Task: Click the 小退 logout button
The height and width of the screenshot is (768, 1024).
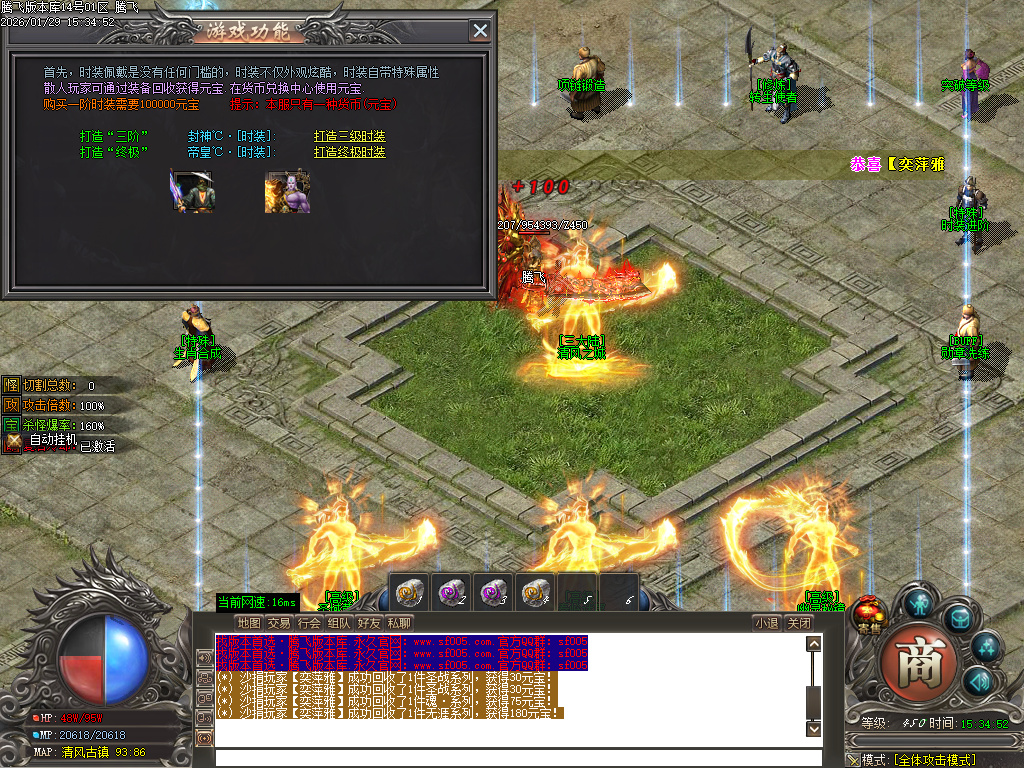Action: (x=767, y=623)
